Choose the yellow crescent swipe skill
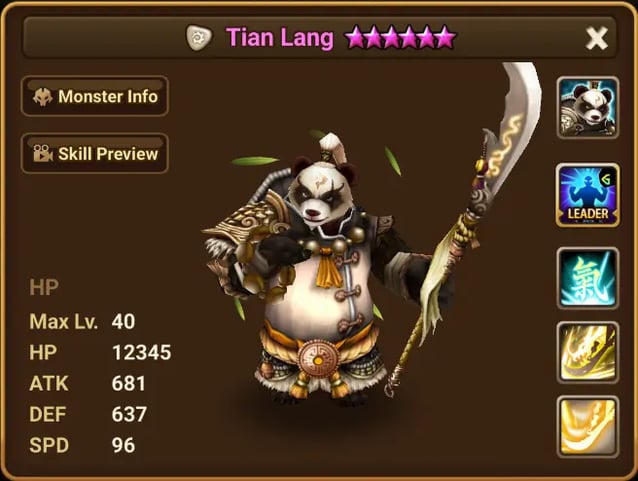Image resolution: width=638 pixels, height=481 pixels. 585,426
